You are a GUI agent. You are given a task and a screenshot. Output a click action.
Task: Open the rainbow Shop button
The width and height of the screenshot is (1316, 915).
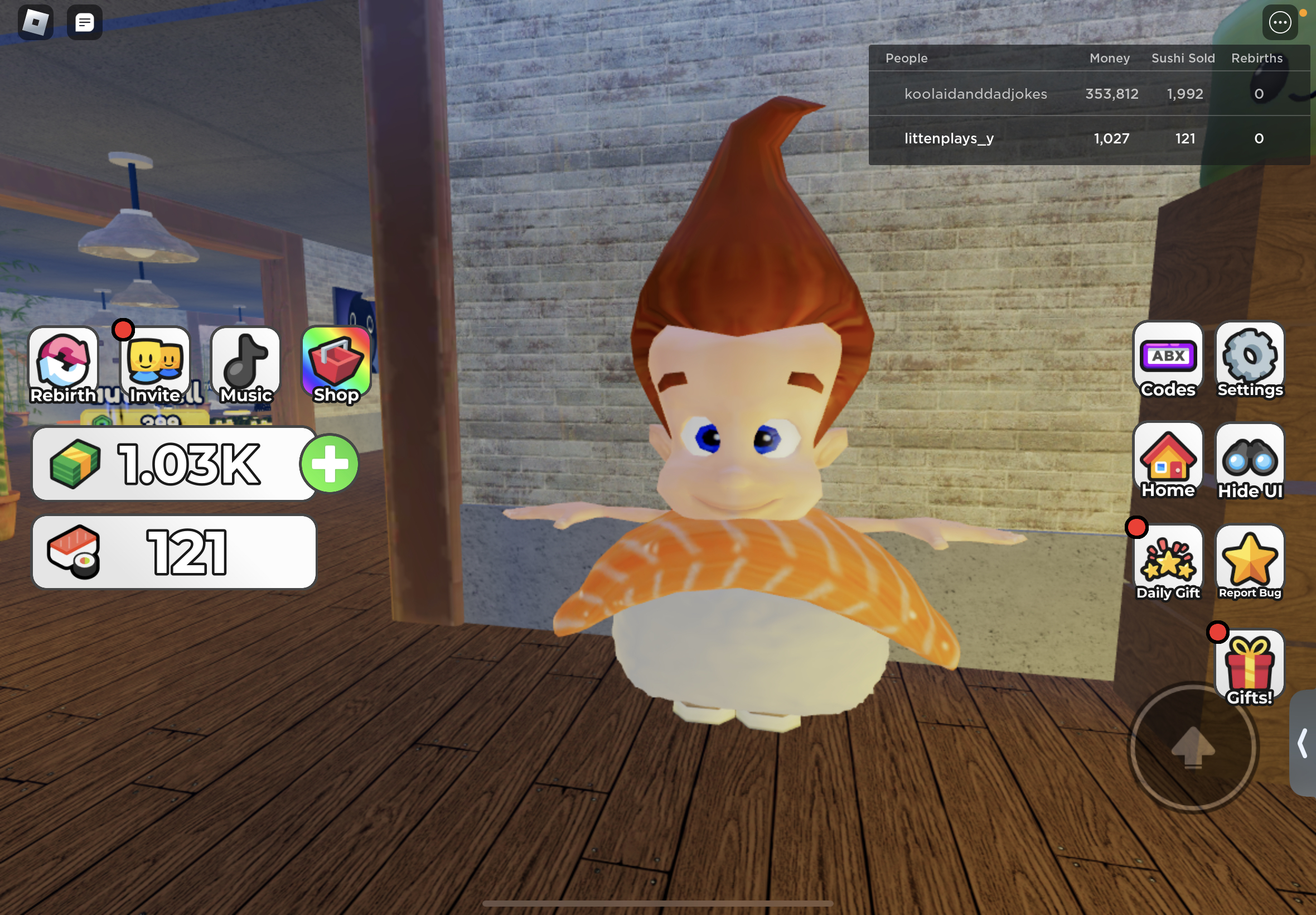tap(336, 365)
